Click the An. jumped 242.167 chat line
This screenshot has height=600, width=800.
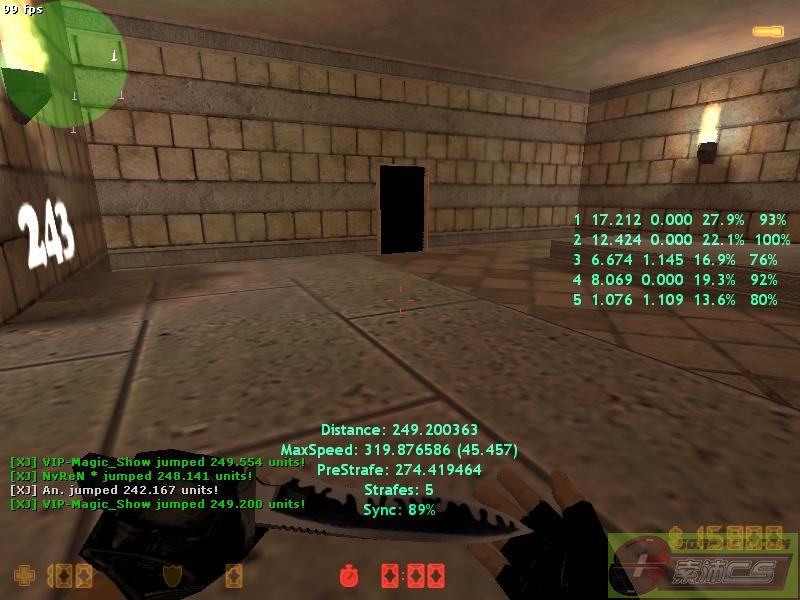[x=114, y=490]
